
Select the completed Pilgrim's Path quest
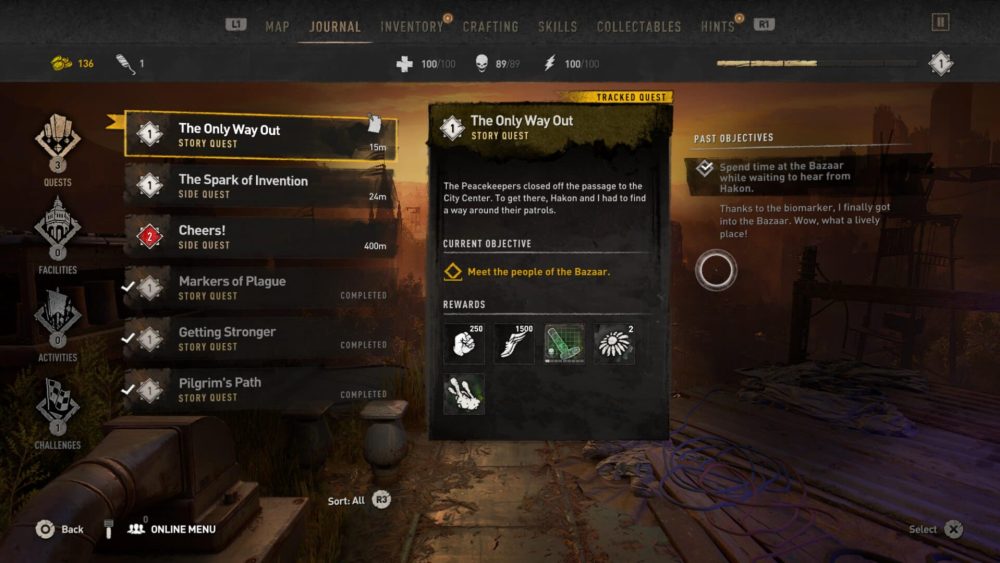click(x=260, y=388)
